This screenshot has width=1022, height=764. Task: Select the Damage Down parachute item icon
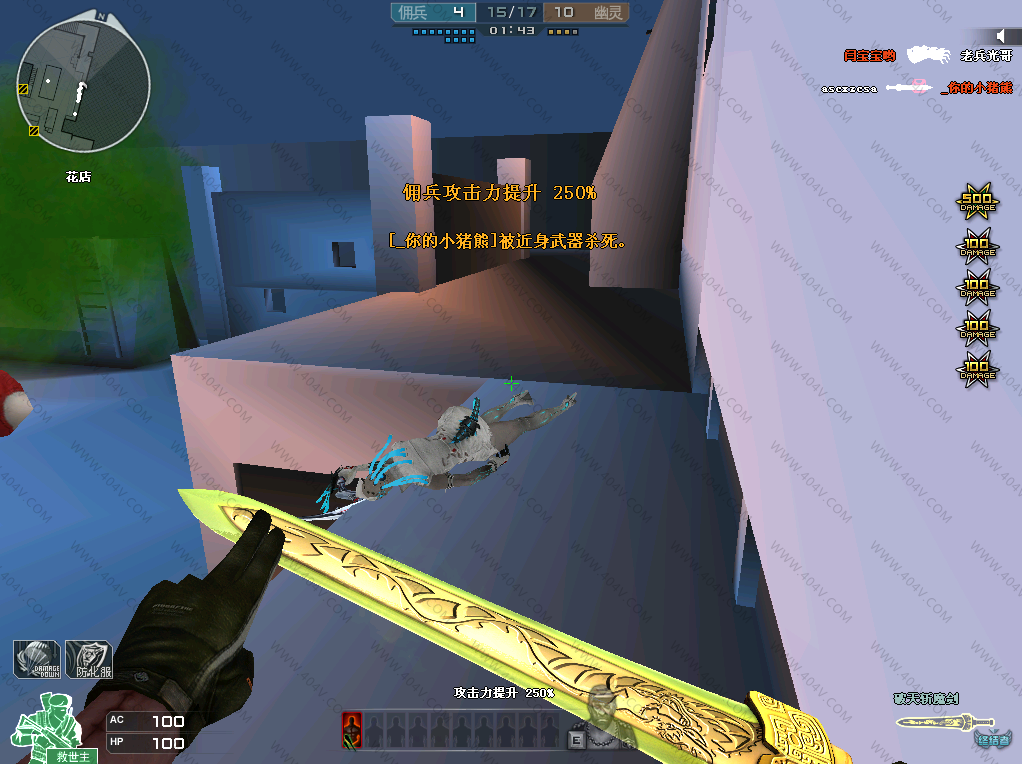point(36,660)
